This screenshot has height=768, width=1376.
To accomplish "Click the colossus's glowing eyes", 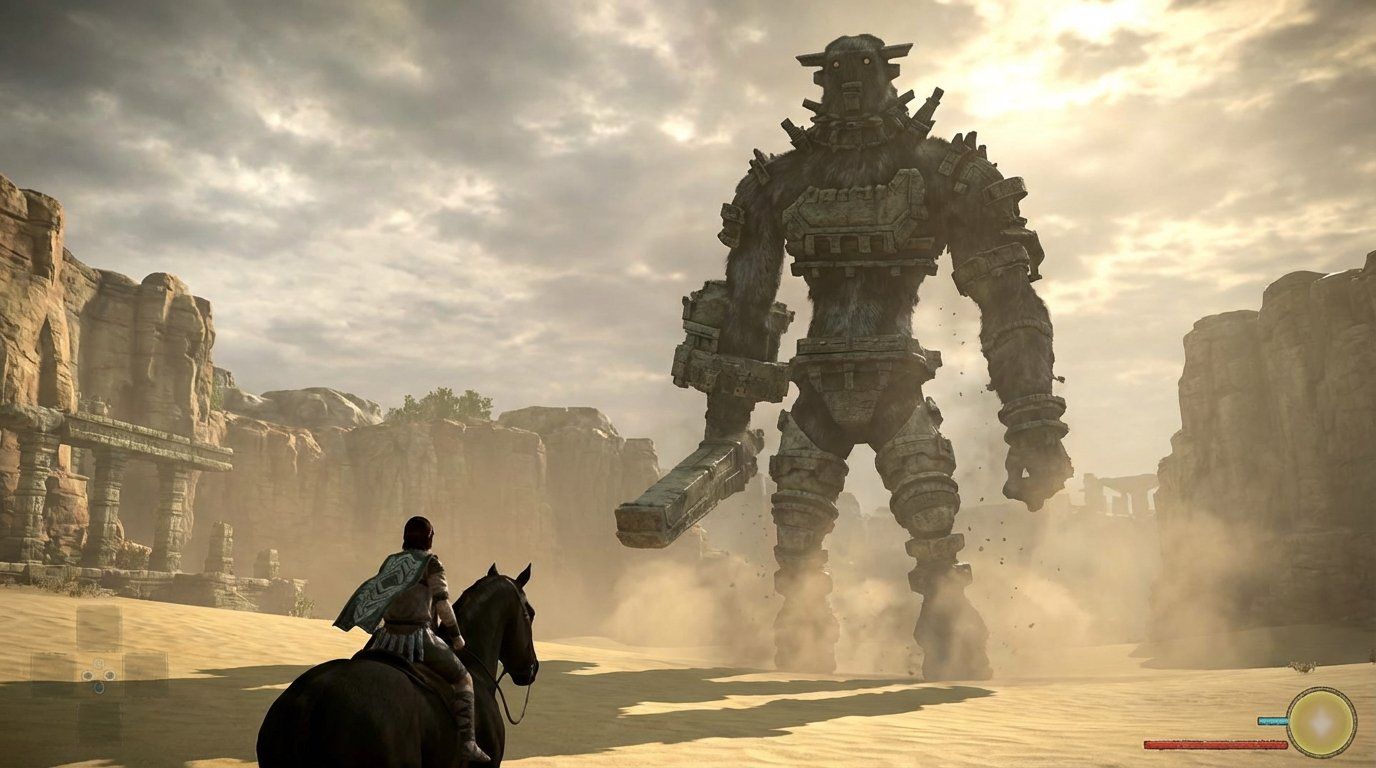I will (x=850, y=62).
